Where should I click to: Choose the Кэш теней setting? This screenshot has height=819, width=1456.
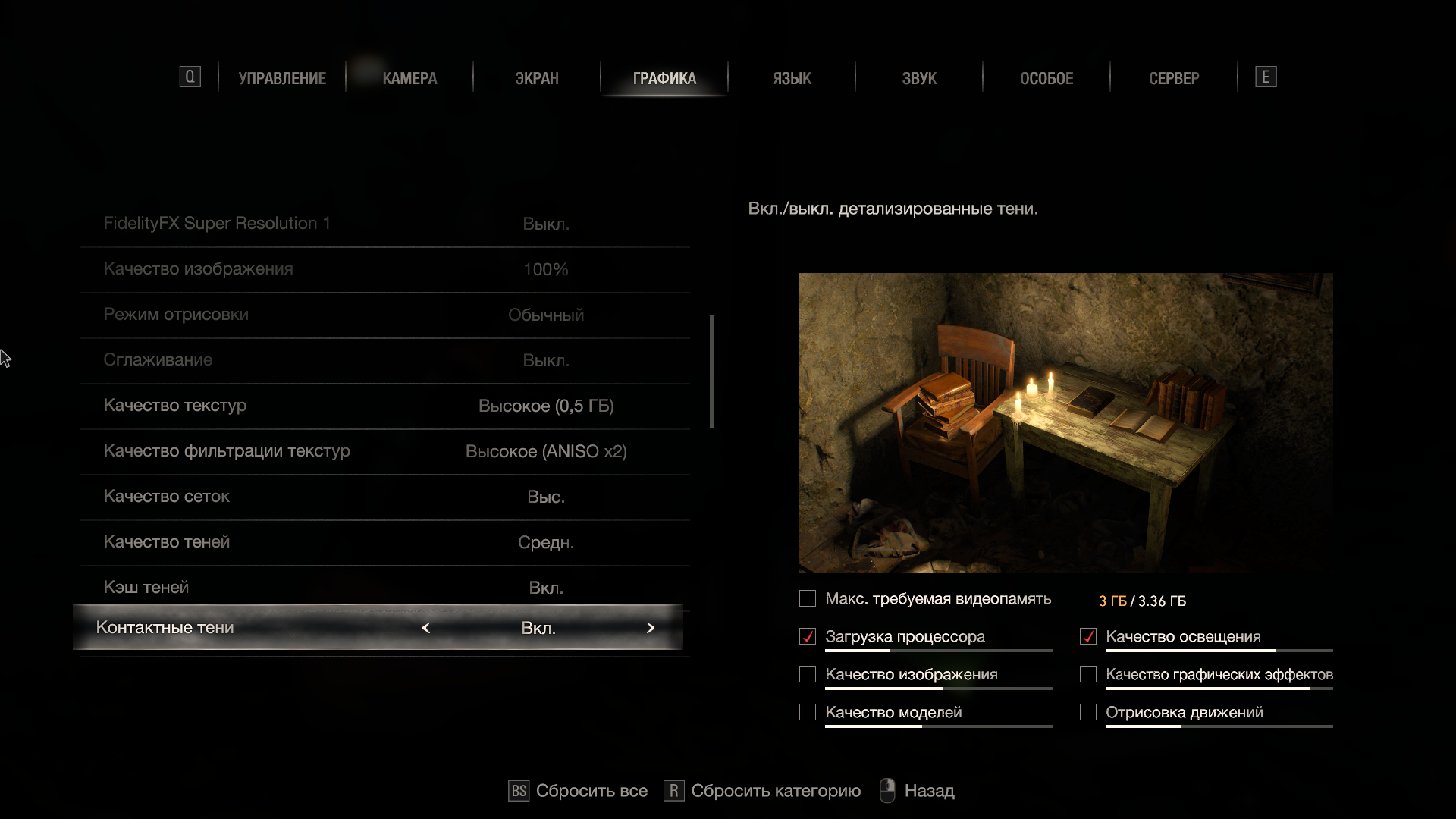click(x=384, y=588)
